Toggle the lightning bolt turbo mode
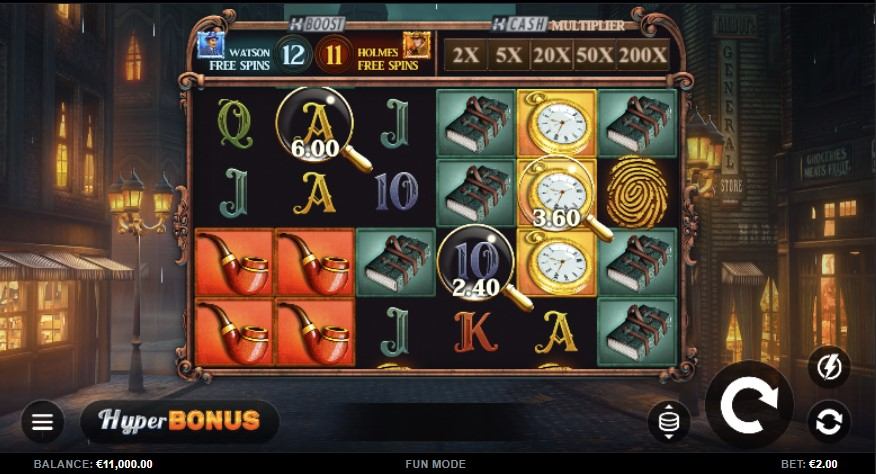876x474 pixels. (x=829, y=367)
